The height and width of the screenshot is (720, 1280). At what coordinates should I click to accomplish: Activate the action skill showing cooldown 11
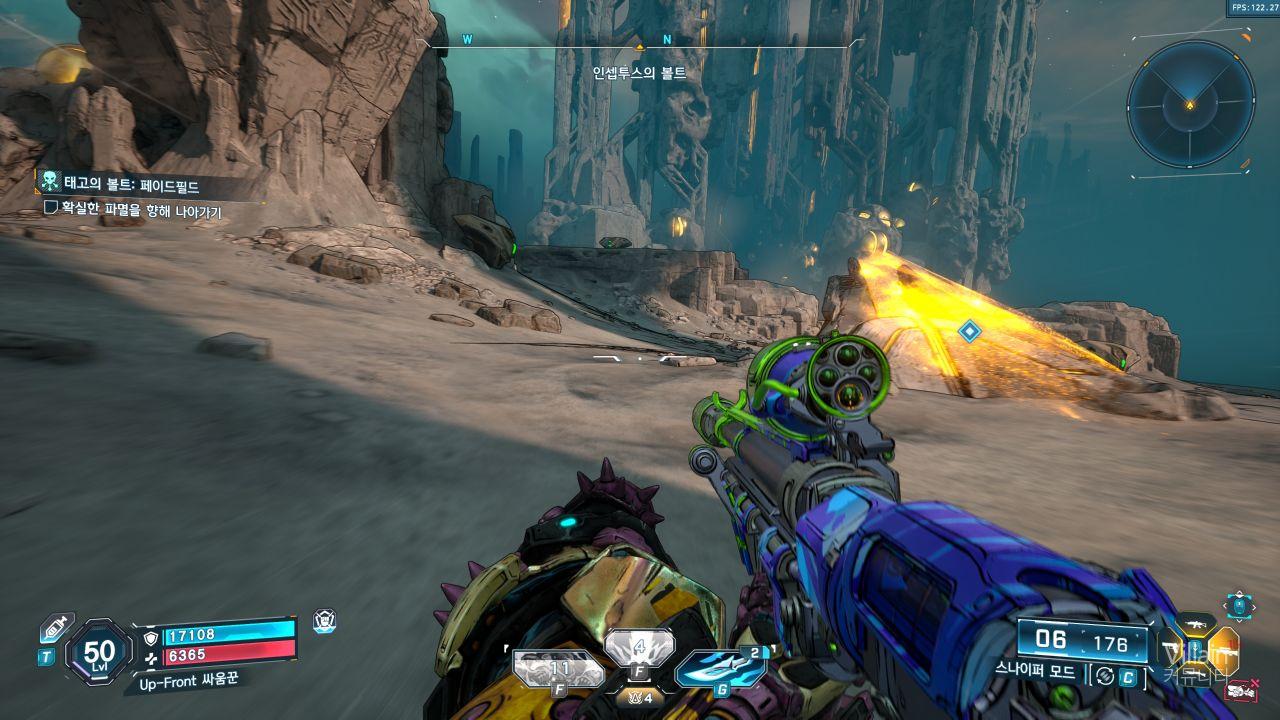[x=558, y=668]
